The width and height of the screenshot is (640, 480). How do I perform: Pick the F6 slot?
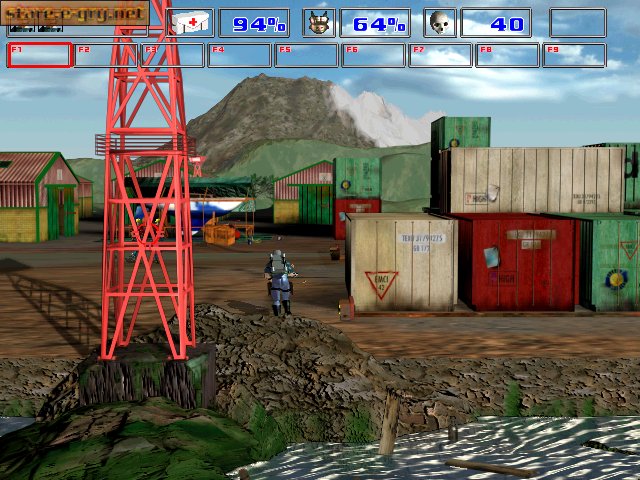point(373,55)
